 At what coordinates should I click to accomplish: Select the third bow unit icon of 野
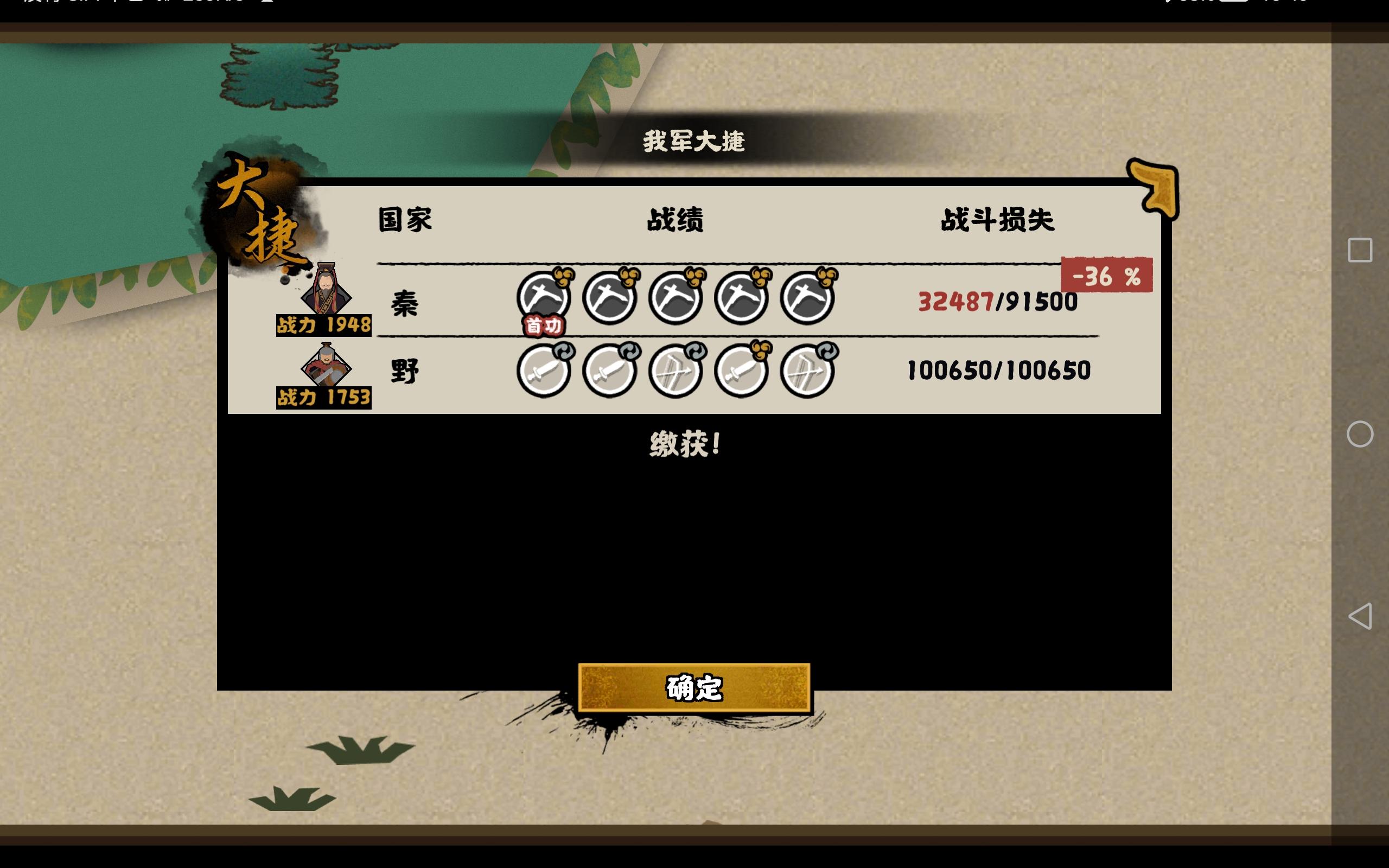point(676,373)
